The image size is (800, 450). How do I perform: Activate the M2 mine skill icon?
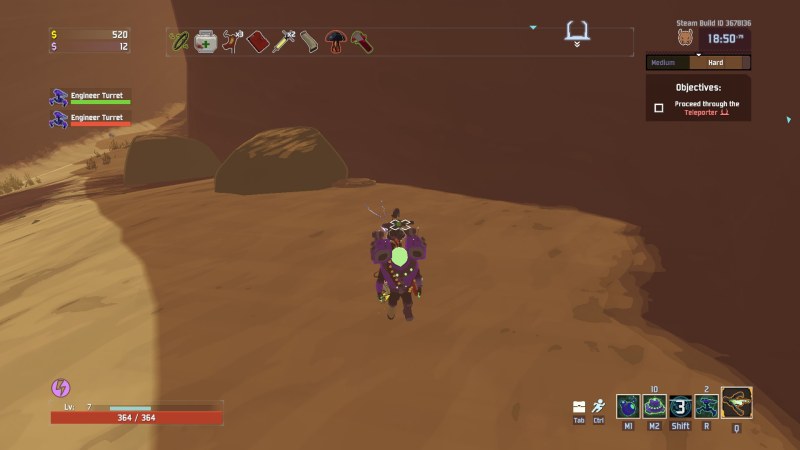click(654, 406)
